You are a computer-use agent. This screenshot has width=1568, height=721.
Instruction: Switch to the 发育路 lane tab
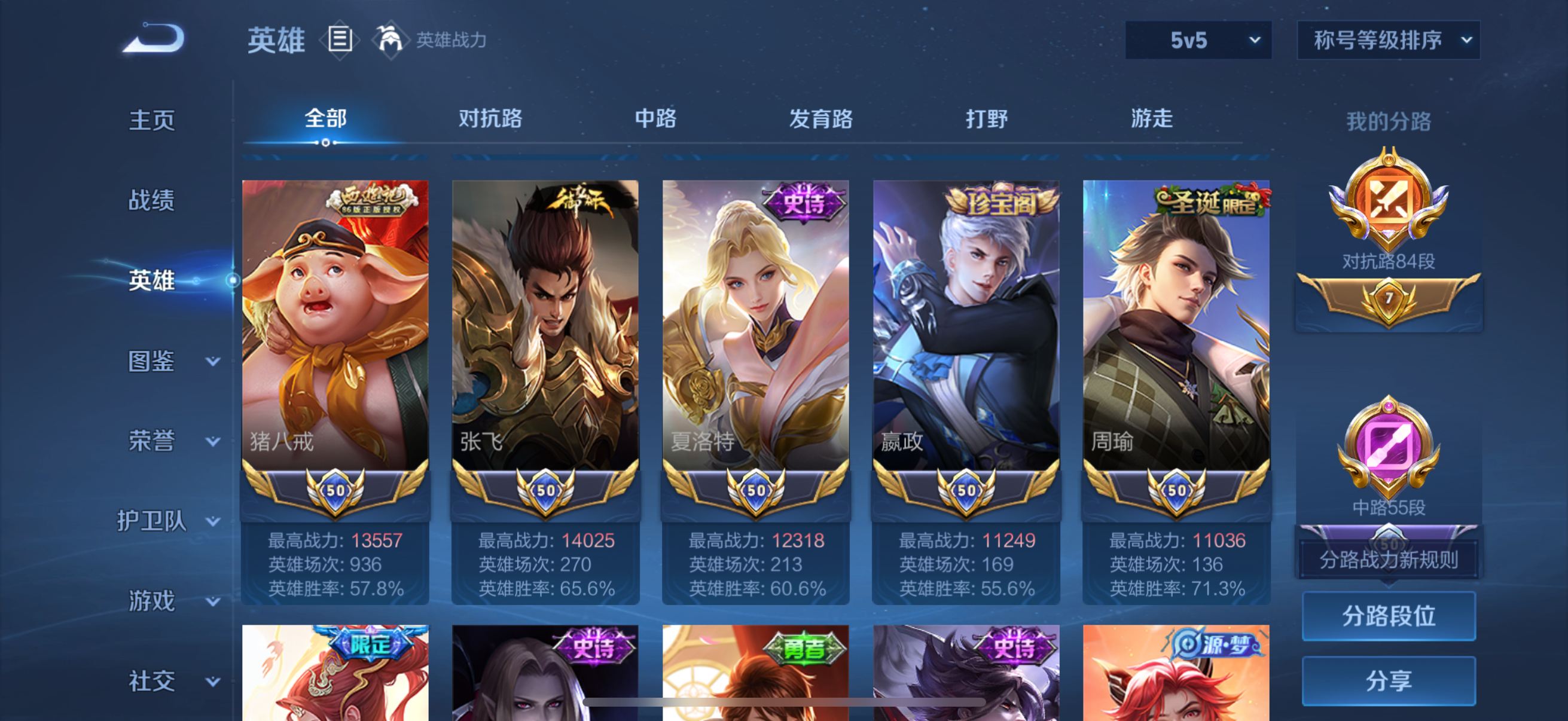pos(821,119)
